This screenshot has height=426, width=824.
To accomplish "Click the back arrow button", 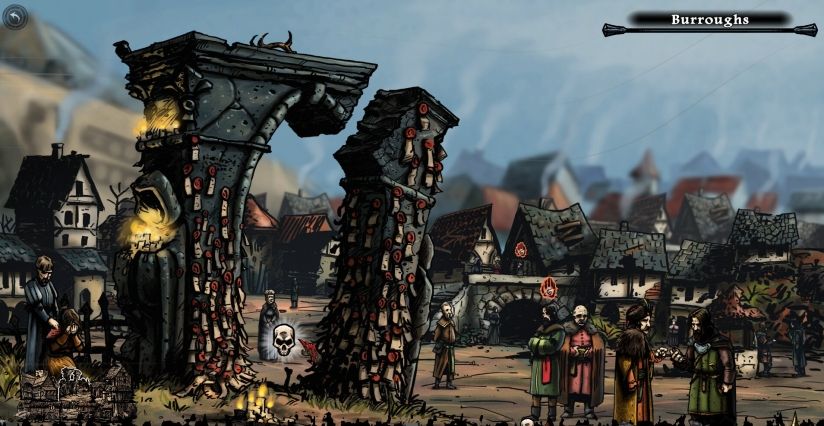I will coord(17,17).
